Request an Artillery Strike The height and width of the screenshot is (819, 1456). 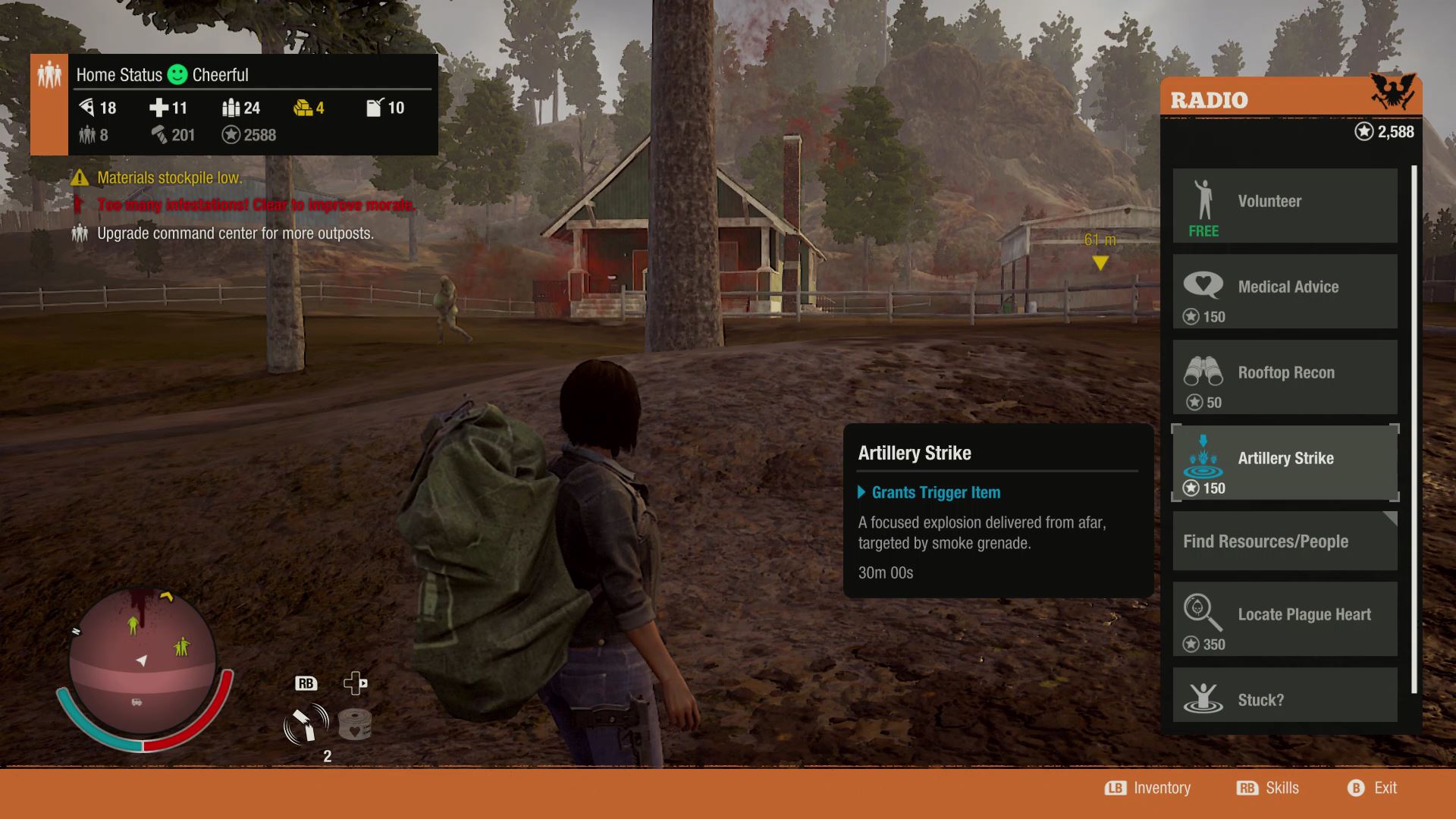pyautogui.click(x=1285, y=463)
